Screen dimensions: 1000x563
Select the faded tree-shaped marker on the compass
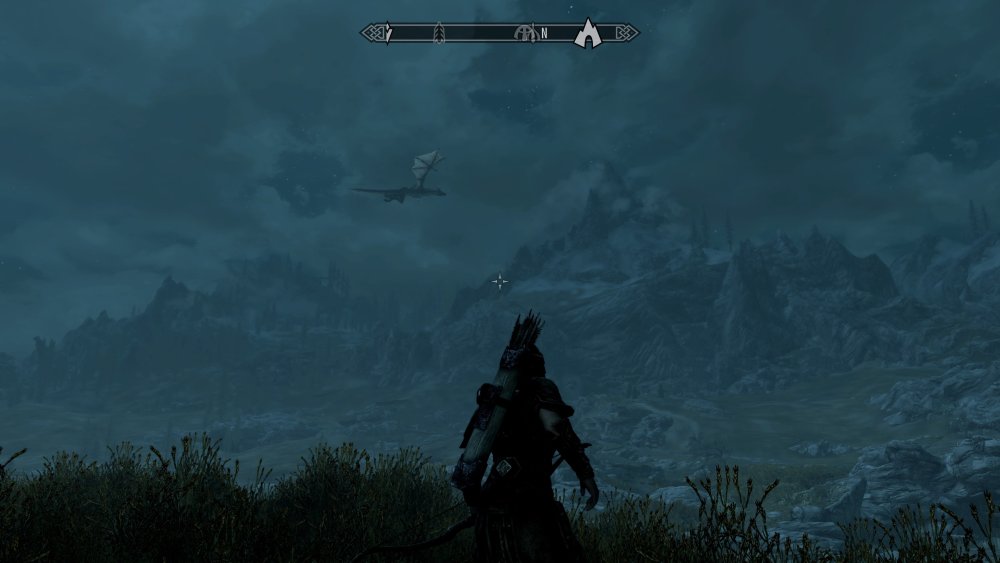tap(438, 34)
